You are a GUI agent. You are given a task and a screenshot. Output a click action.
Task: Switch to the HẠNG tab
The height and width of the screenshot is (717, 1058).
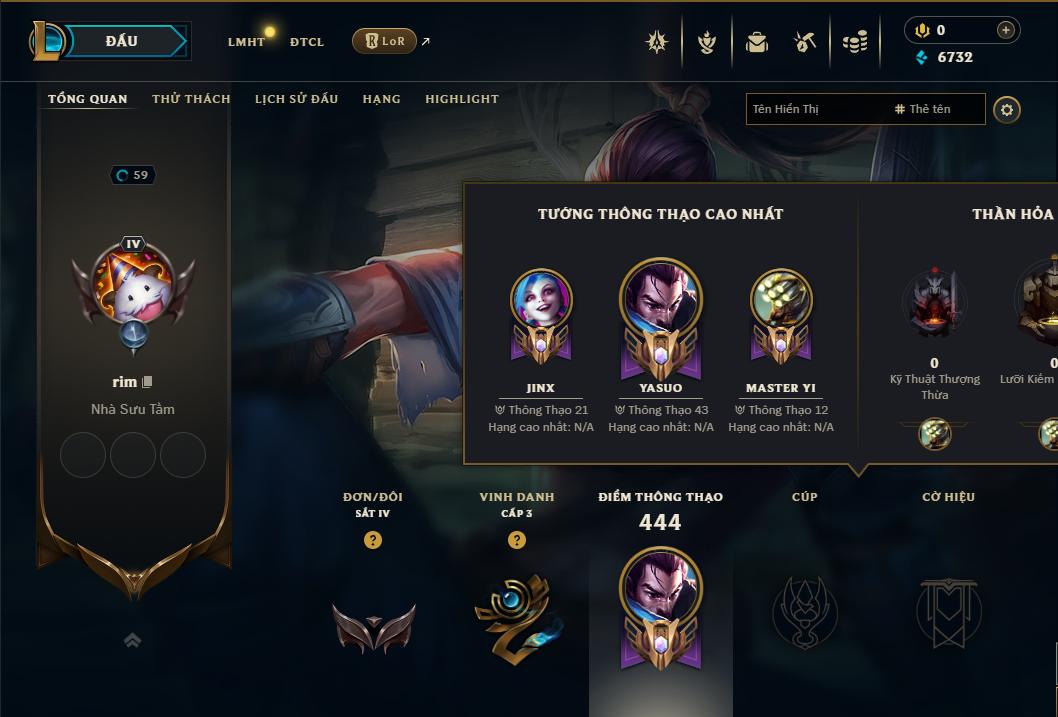381,99
